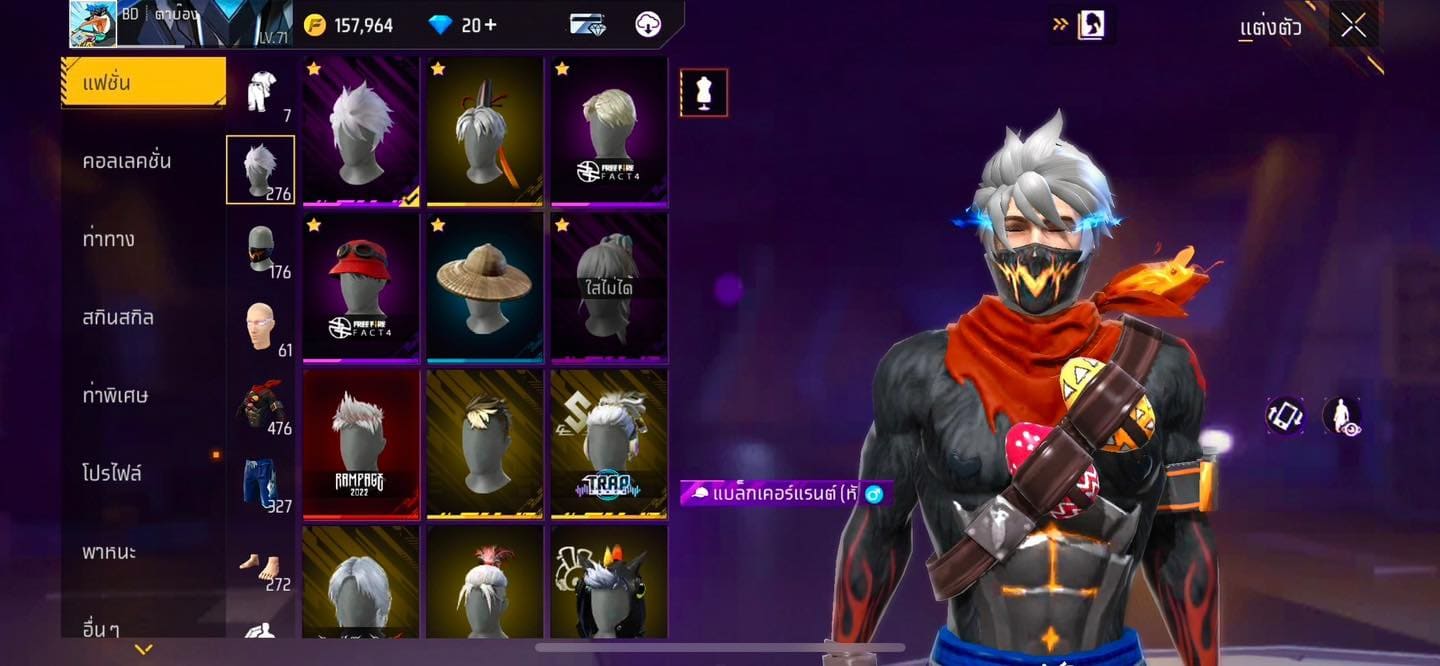Select the straw conical hat
1440x666 pixels.
coord(485,287)
